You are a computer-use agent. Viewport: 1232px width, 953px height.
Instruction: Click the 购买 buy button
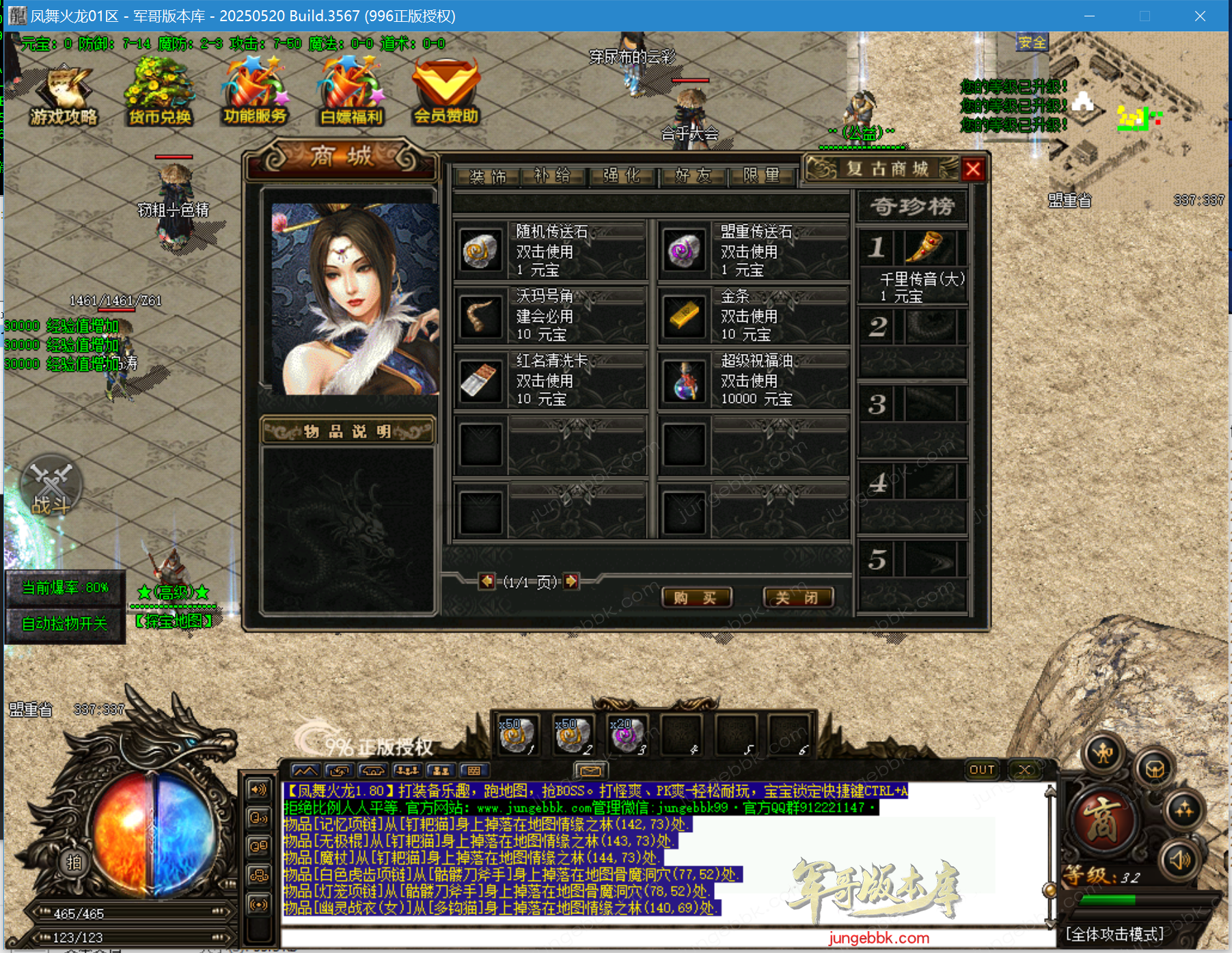pyautogui.click(x=696, y=598)
